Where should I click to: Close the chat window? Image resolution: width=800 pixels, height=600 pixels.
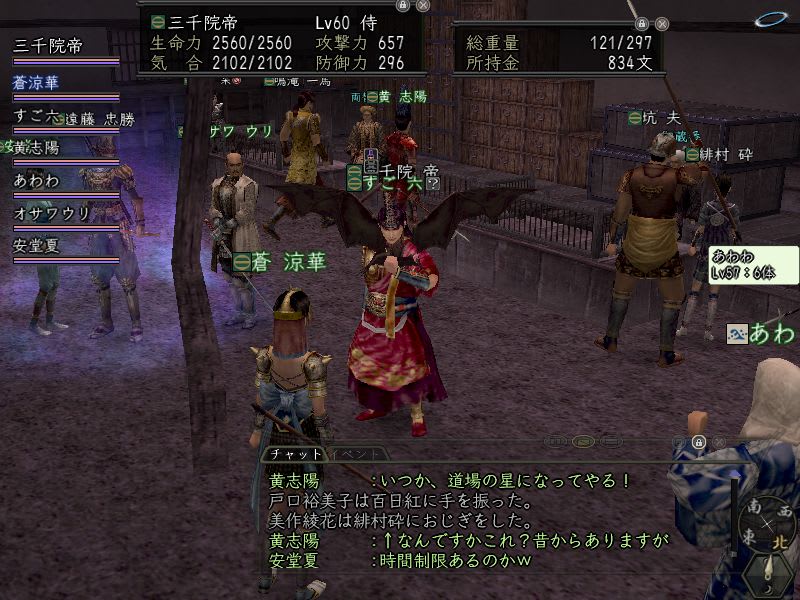[718, 442]
